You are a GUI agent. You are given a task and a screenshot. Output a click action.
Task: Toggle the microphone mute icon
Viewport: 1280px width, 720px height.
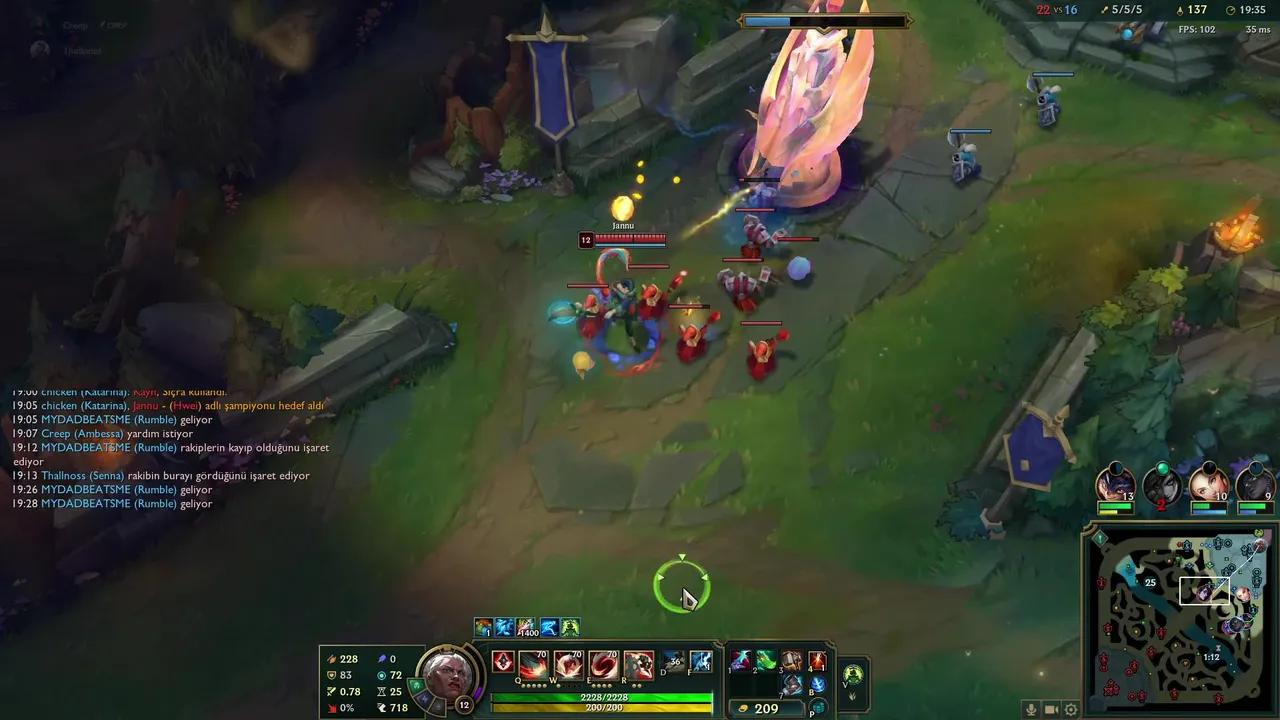tap(1031, 709)
